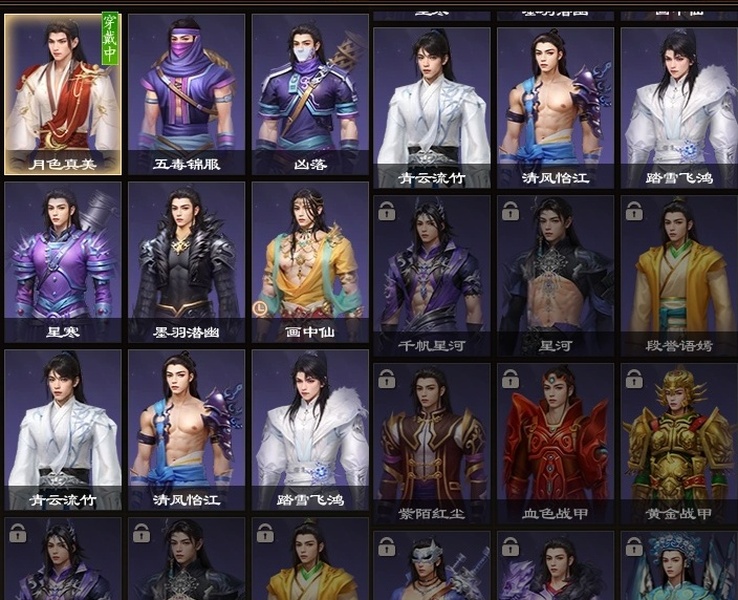This screenshot has height=600, width=738.
Task: Pick the locked 段誉语嫣 yellow robe
Action: tap(679, 276)
